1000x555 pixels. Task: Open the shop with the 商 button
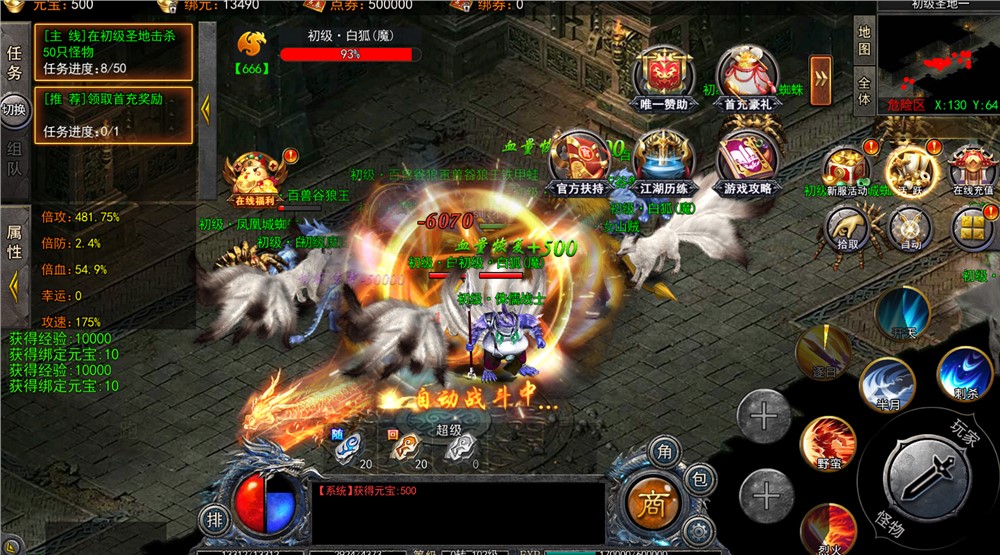(652, 499)
